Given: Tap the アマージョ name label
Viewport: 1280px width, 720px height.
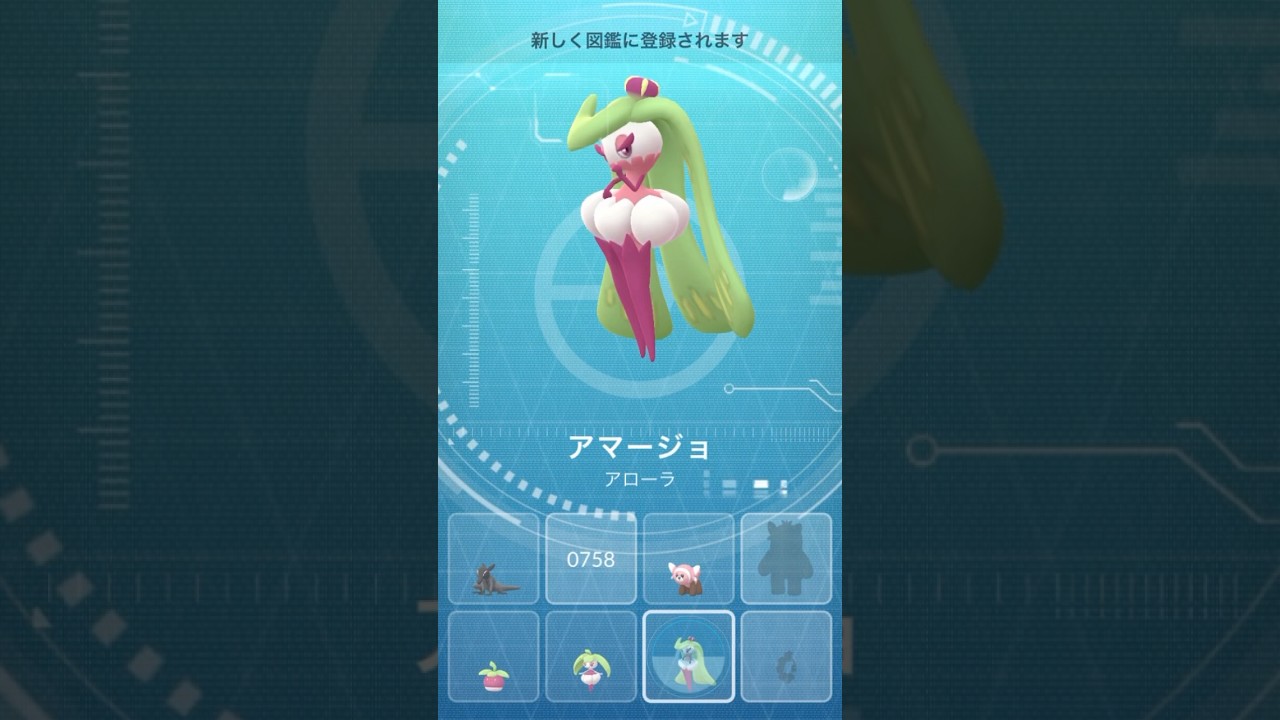Looking at the screenshot, I should (x=639, y=448).
